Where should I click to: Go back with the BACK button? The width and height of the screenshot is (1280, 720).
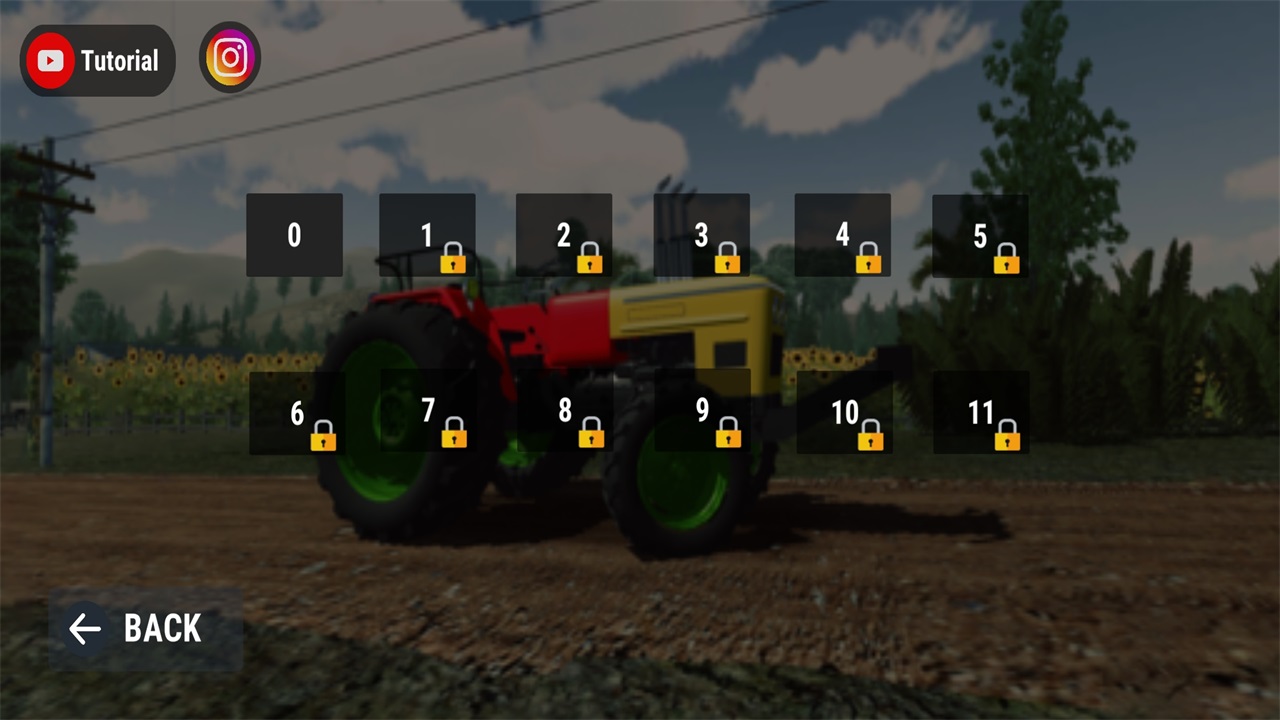pyautogui.click(x=146, y=629)
